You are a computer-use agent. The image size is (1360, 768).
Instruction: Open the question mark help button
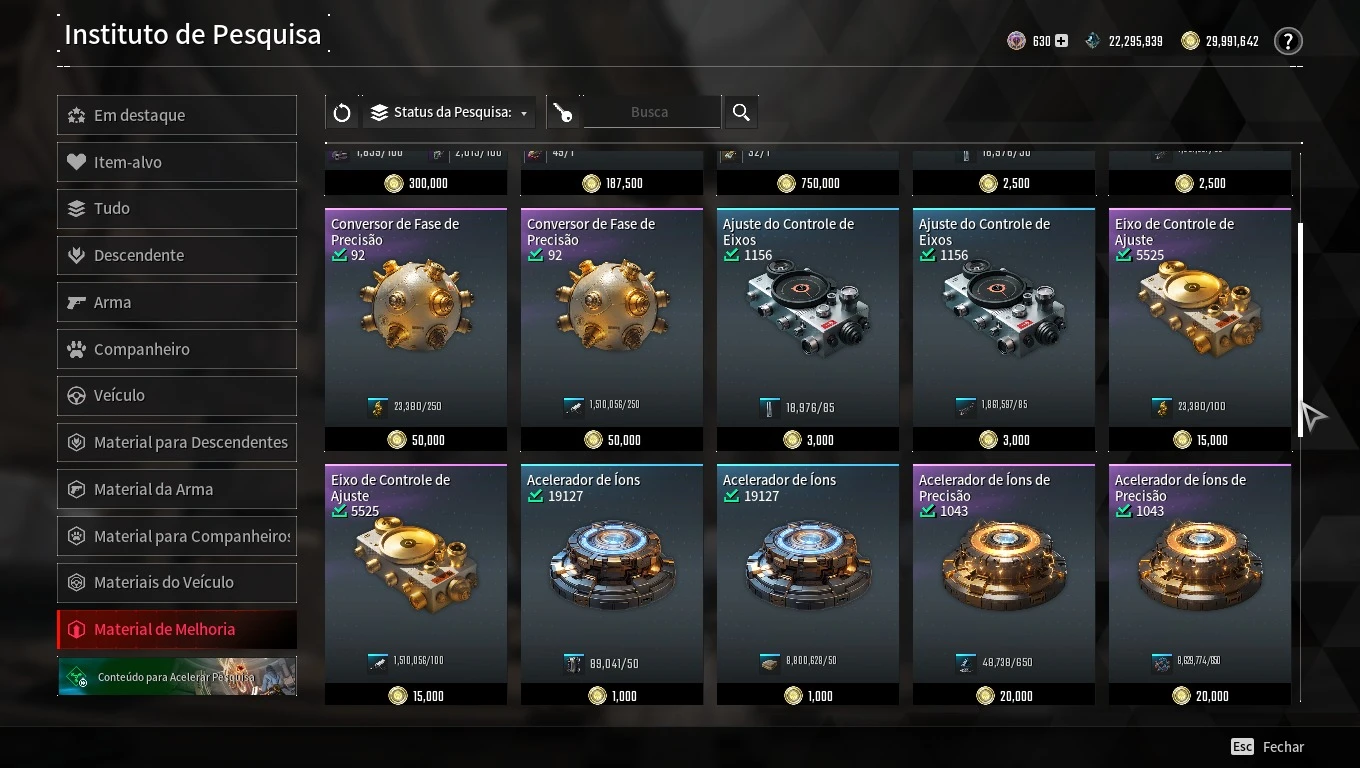[1288, 41]
